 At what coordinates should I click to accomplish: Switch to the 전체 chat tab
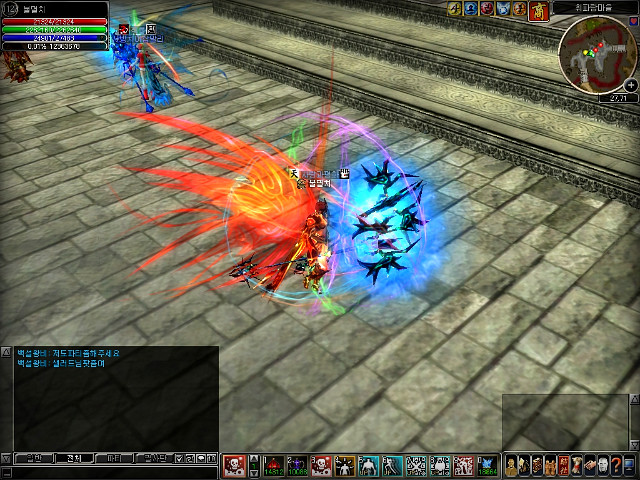point(73,458)
